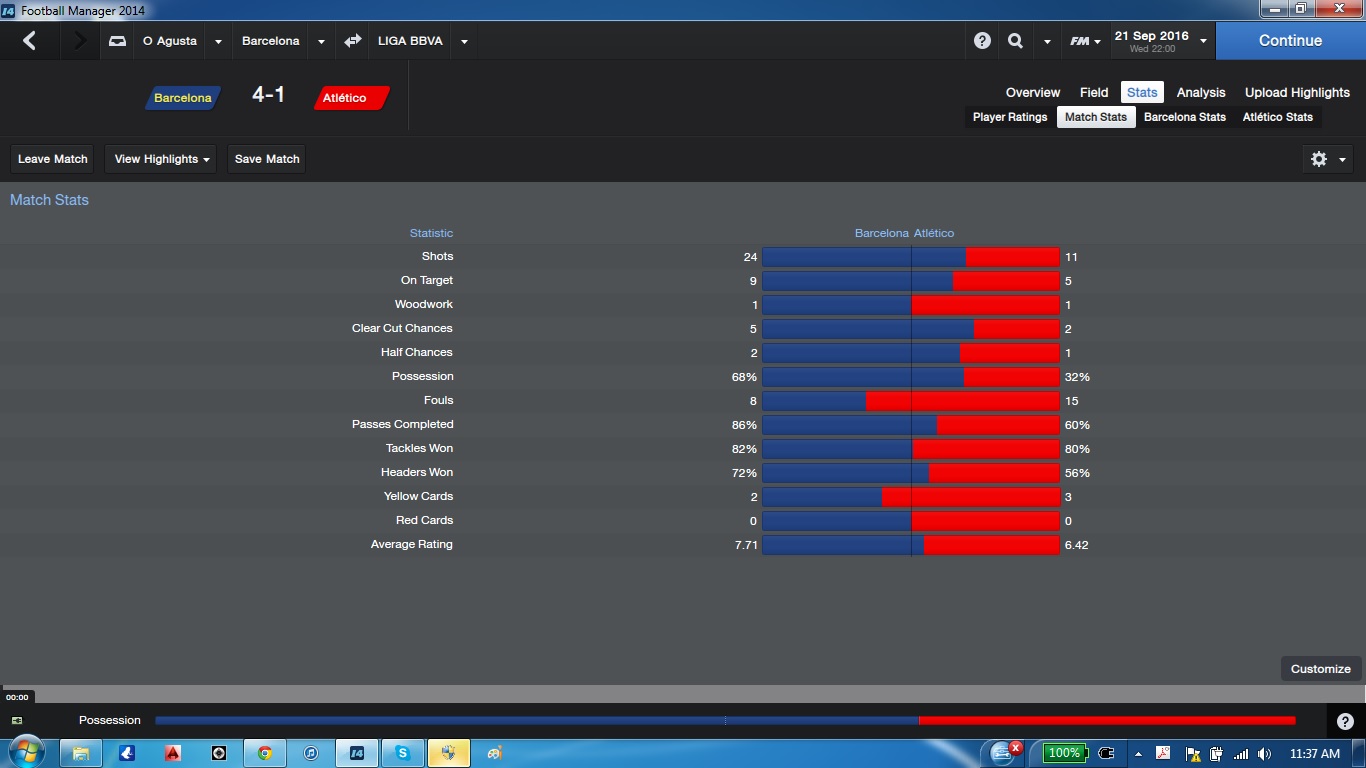Image resolution: width=1366 pixels, height=768 pixels.
Task: Select the Upload Highlights tab
Action: click(1297, 92)
